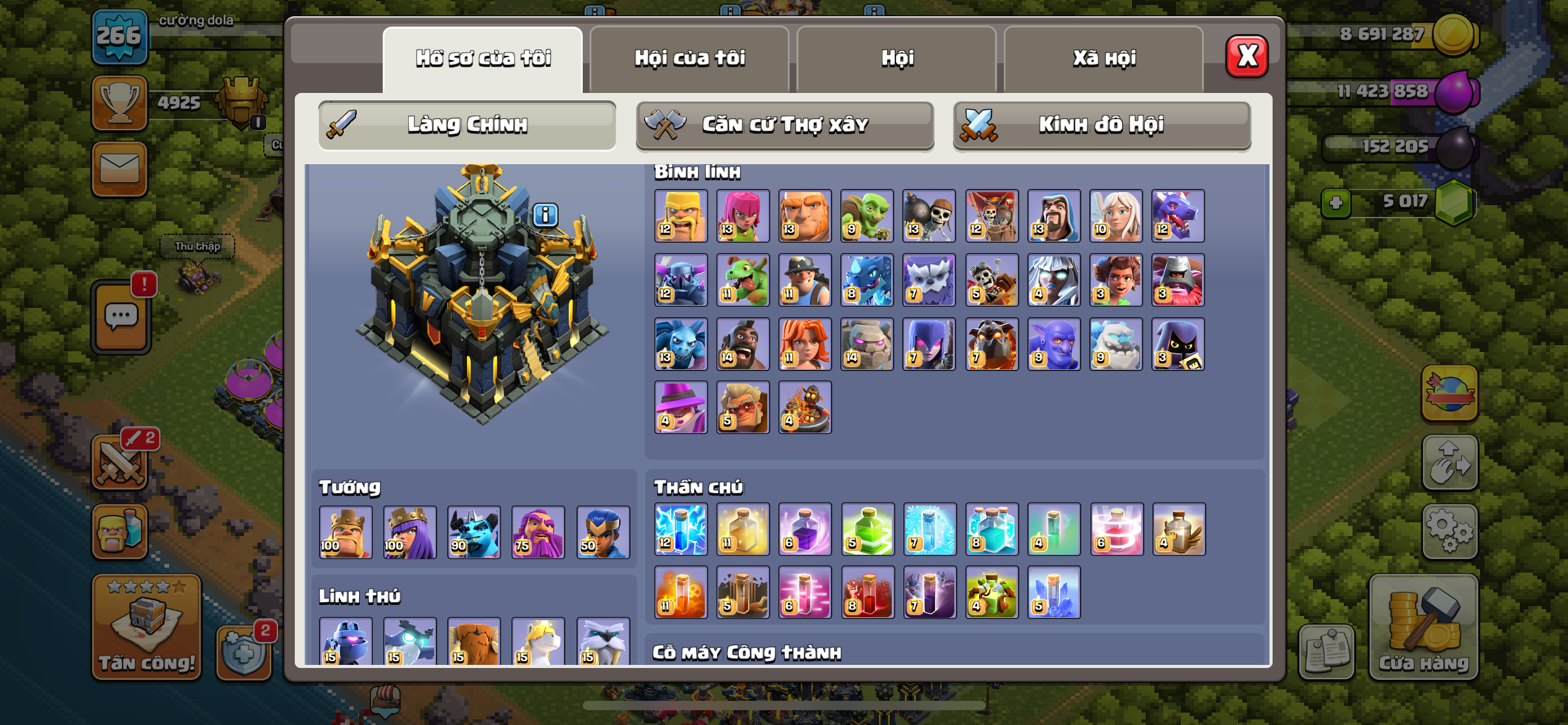
Task: Close the profile window
Action: point(1247,56)
